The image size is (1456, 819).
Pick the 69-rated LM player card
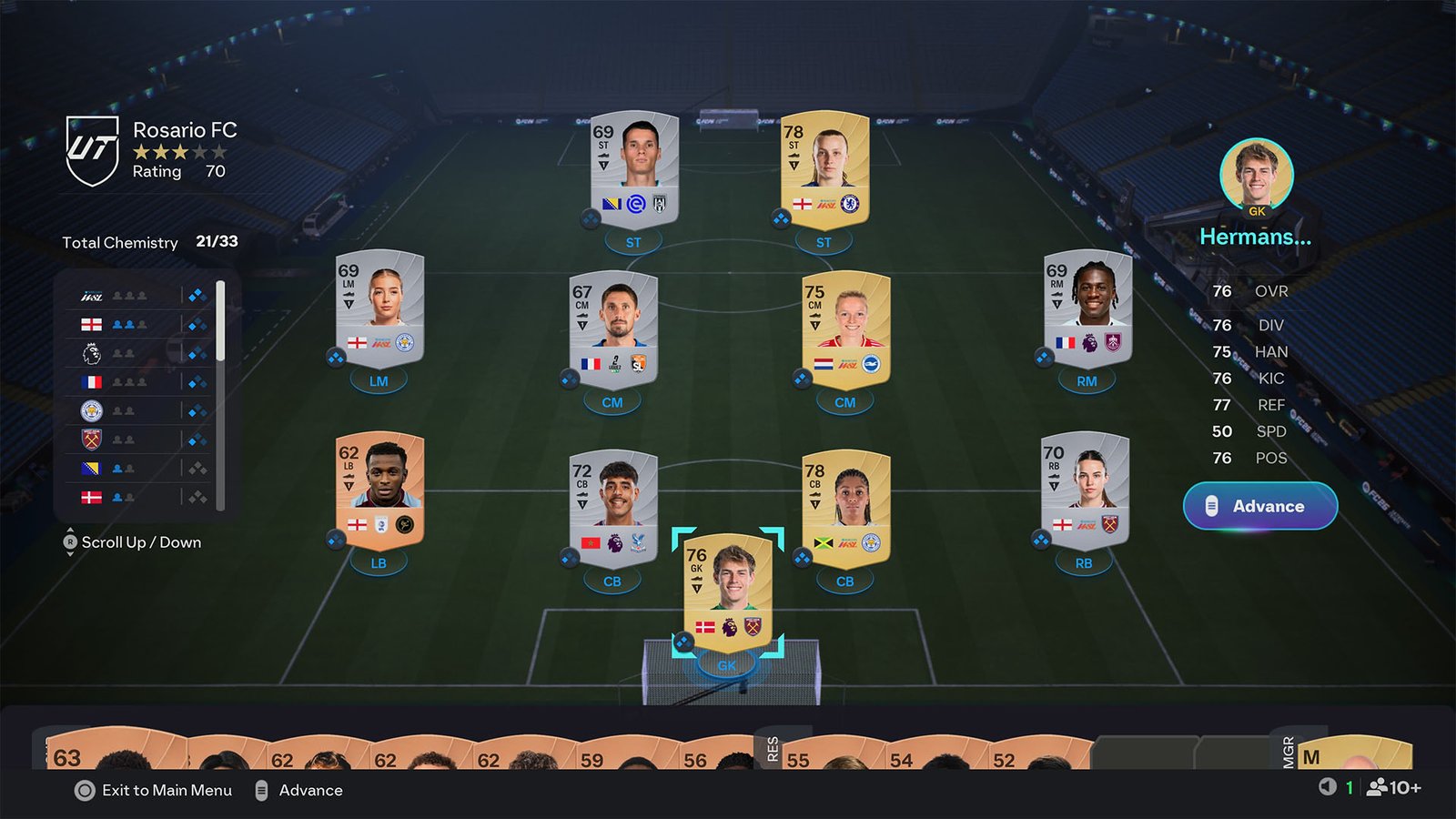pyautogui.click(x=379, y=308)
